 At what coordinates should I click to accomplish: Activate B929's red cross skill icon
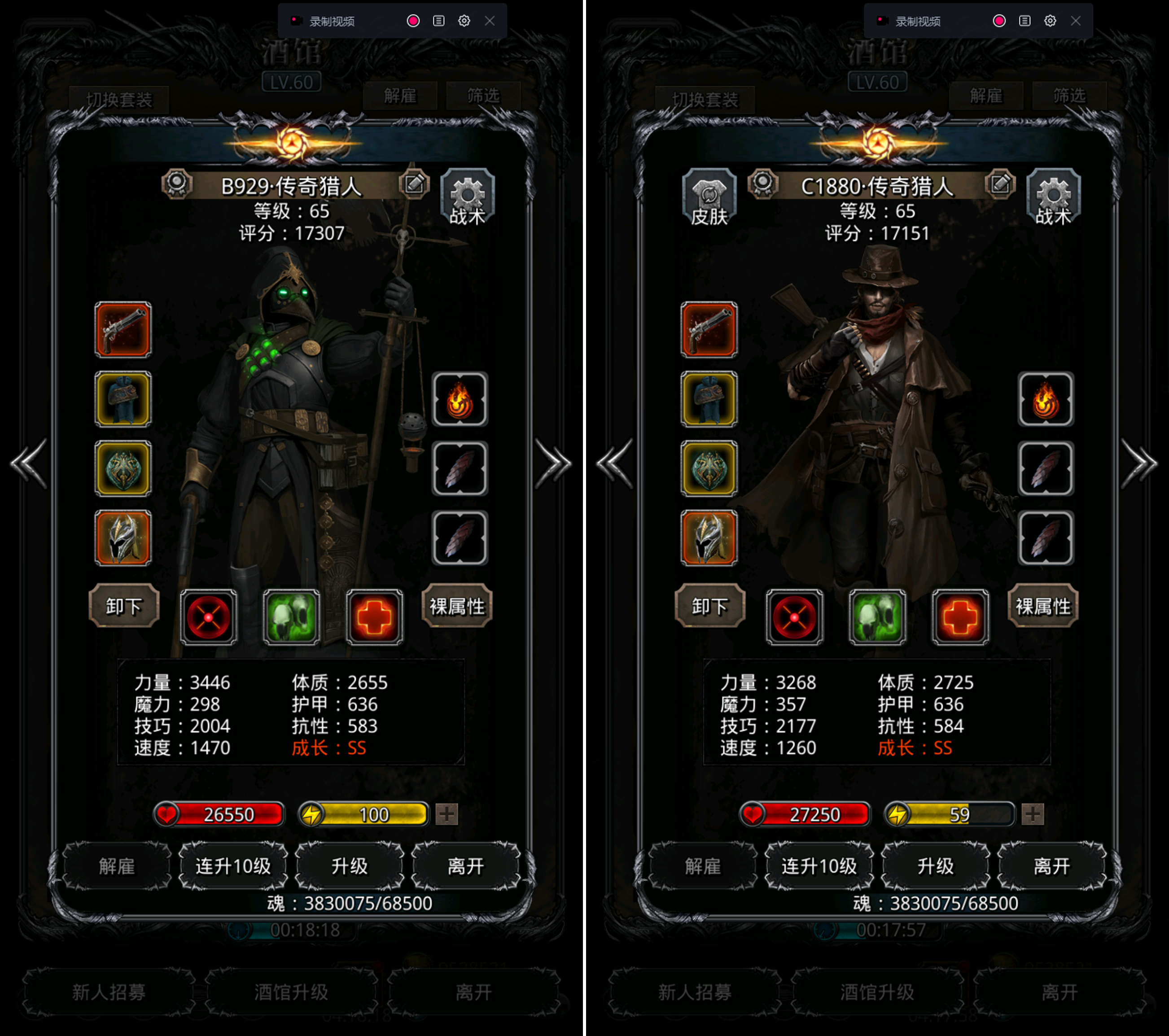point(375,617)
